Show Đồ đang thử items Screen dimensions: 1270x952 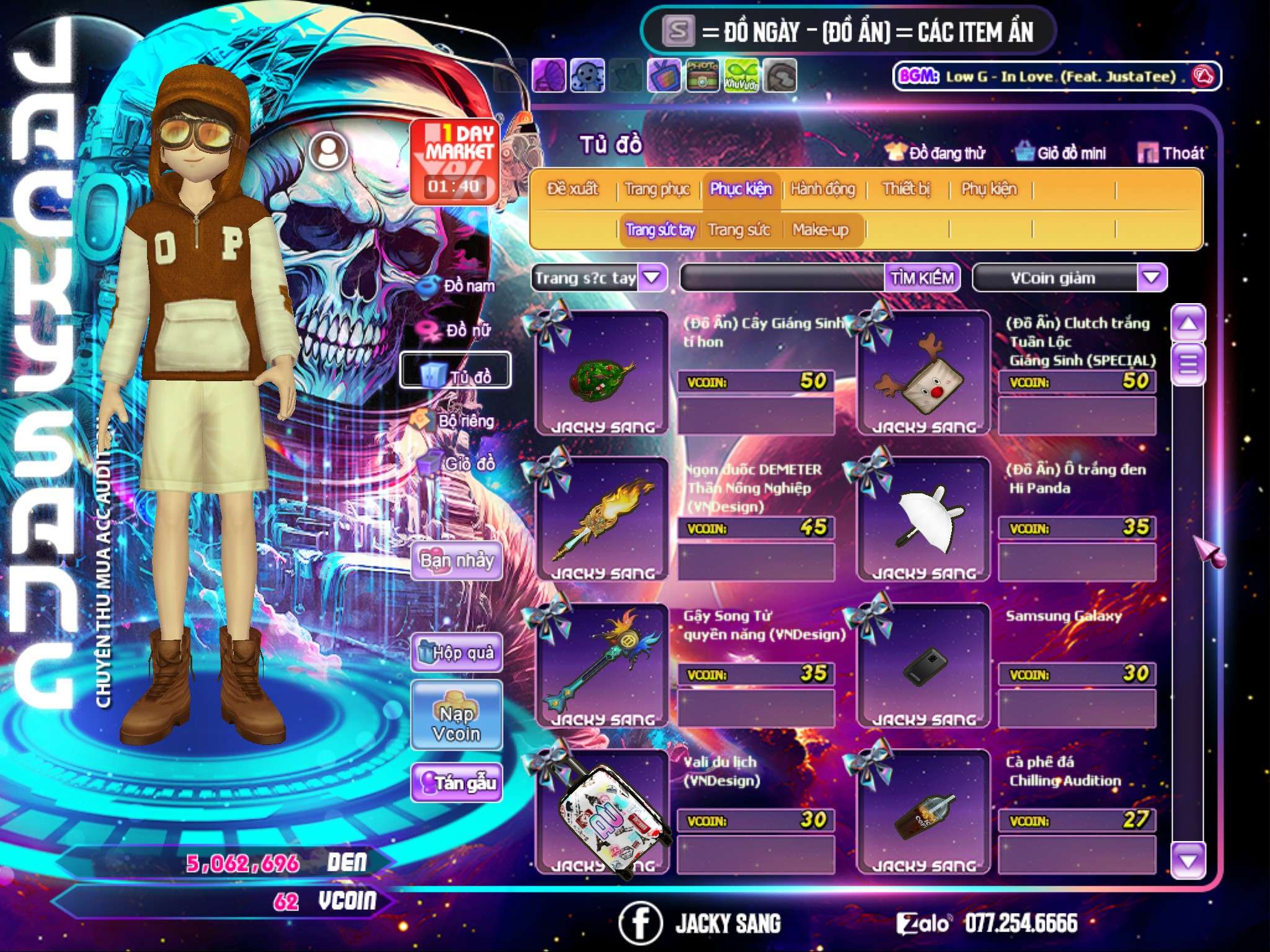click(x=936, y=153)
